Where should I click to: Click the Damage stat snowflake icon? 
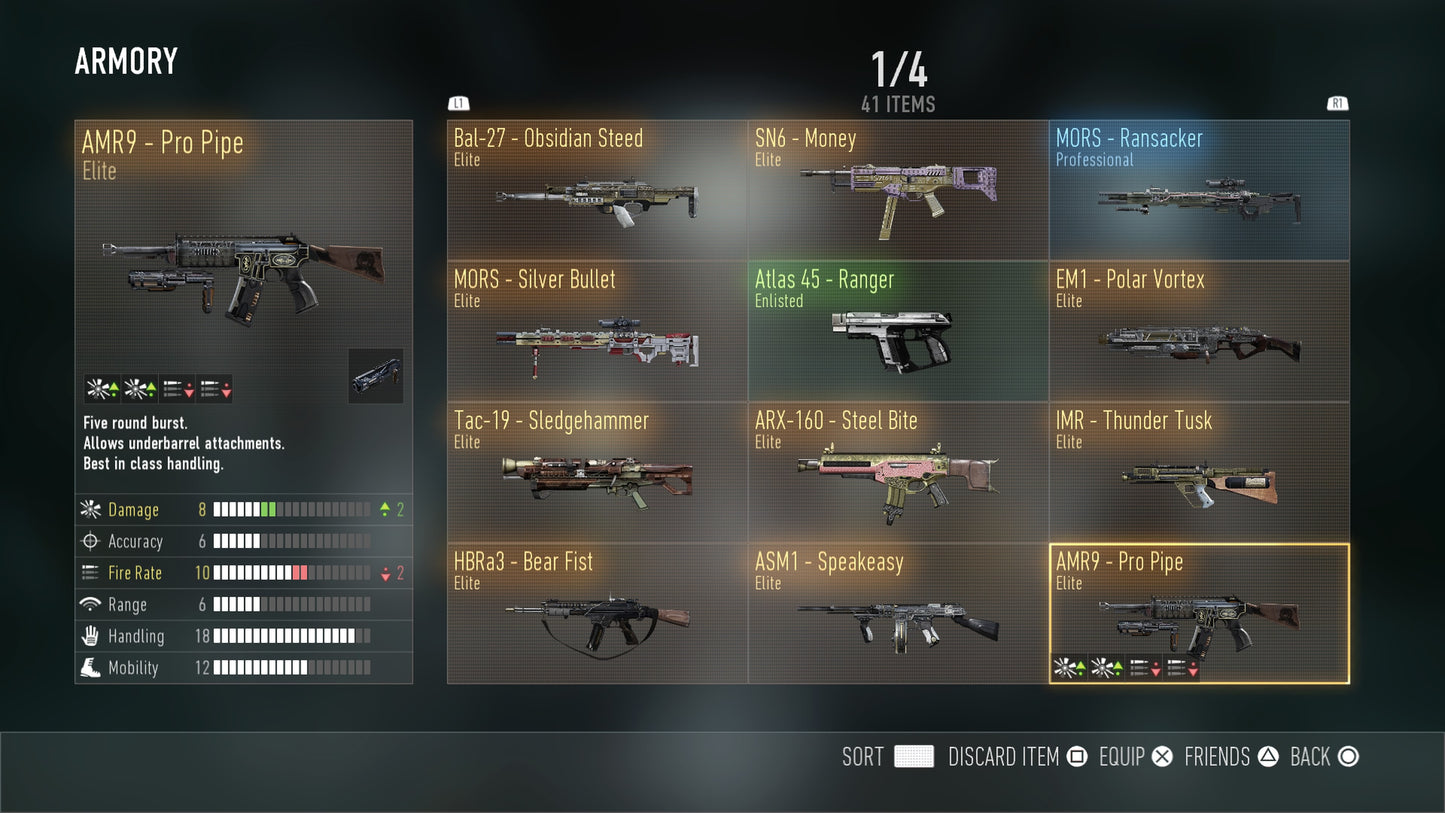88,510
